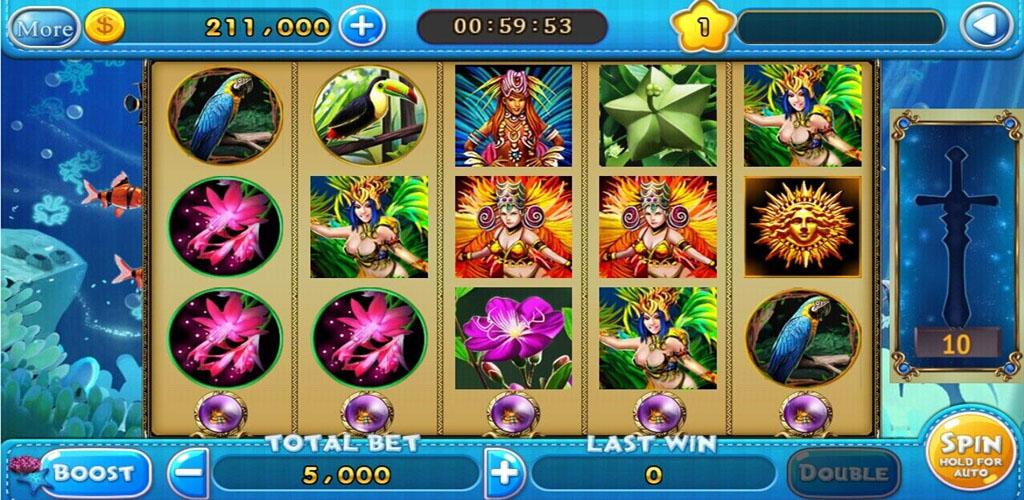Image resolution: width=1024 pixels, height=500 pixels.
Task: Click the gold dollar coin icon
Action: click(x=104, y=27)
